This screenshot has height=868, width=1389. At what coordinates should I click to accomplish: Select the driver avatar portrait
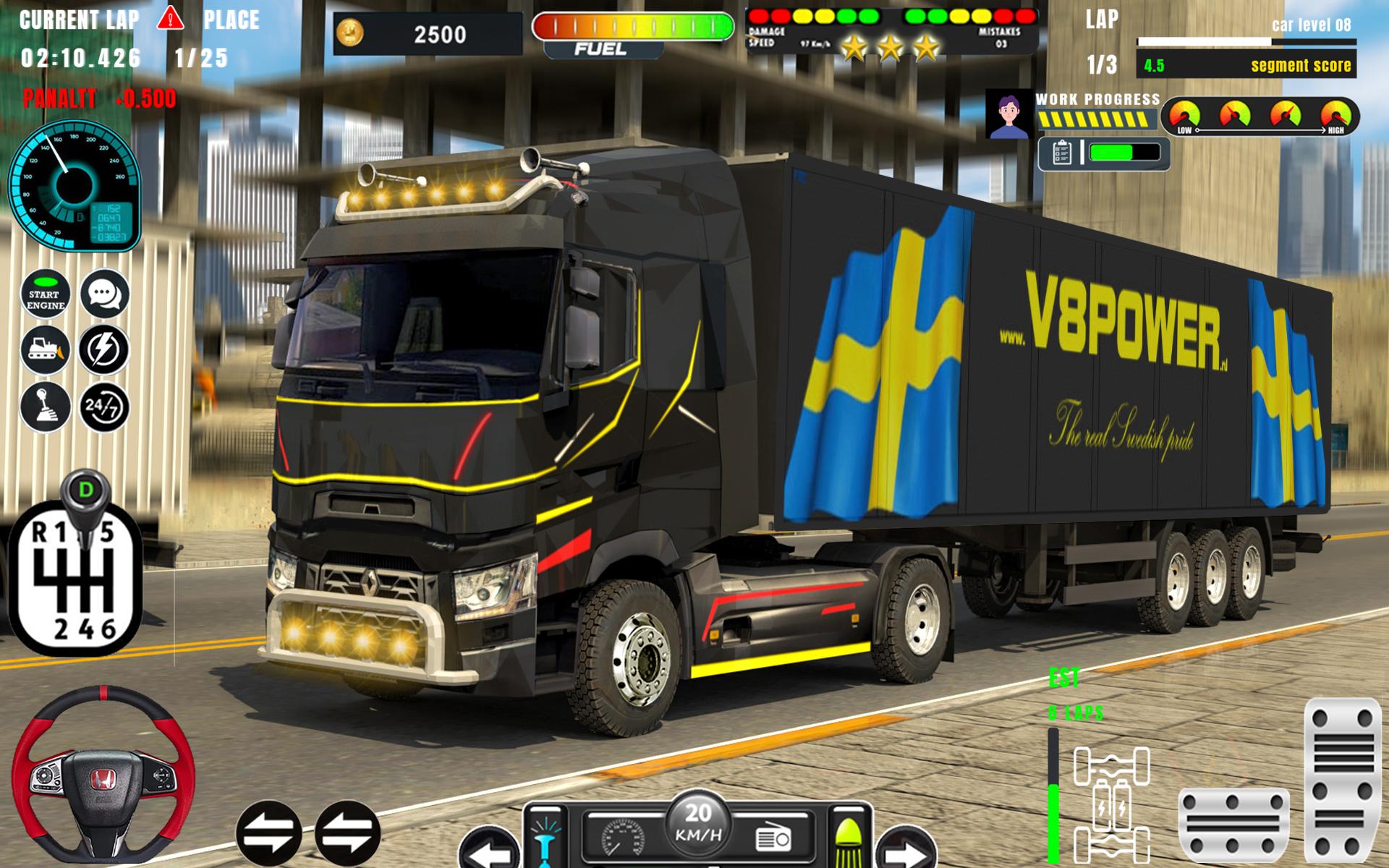tap(1008, 114)
